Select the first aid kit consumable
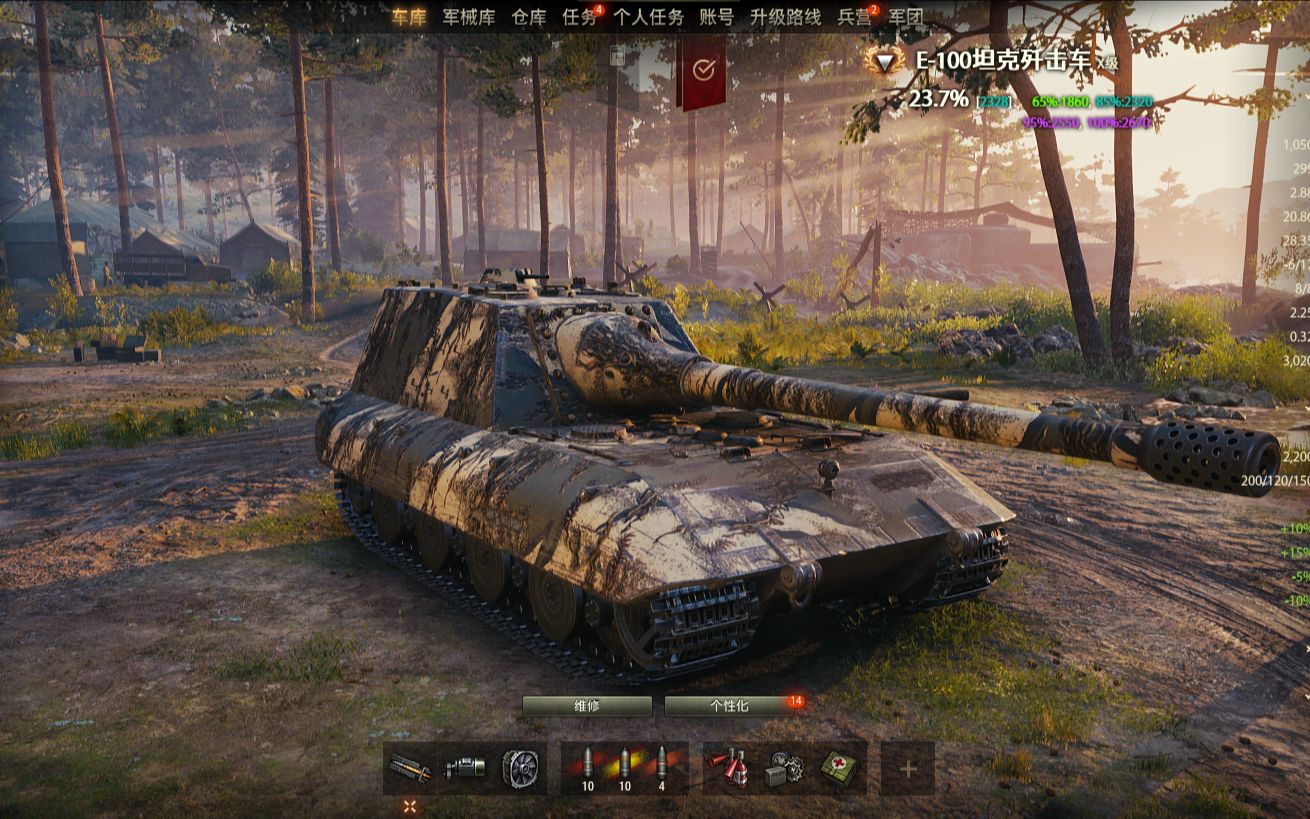The image size is (1310, 819). (x=839, y=768)
